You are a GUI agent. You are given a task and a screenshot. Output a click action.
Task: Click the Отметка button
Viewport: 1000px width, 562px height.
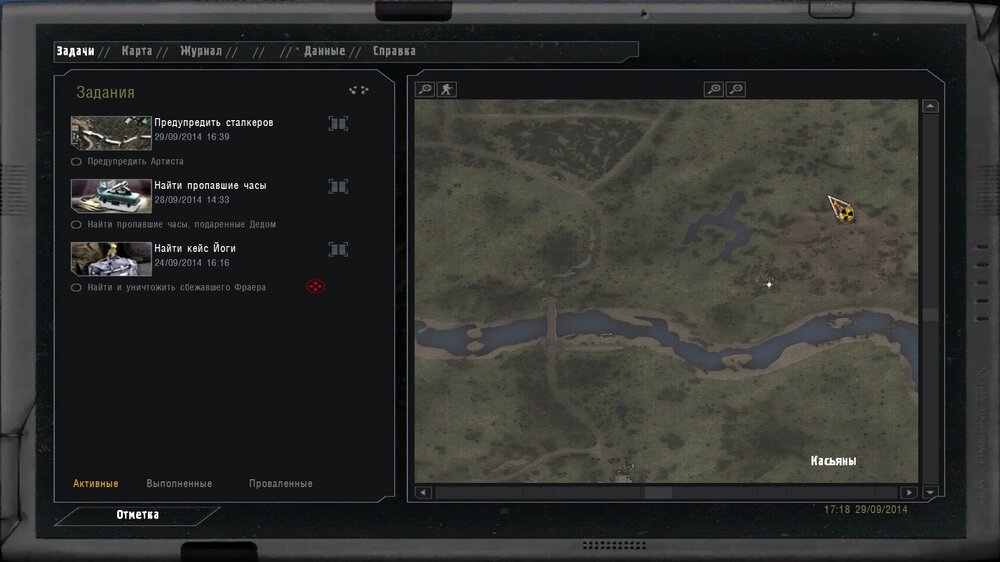137,515
